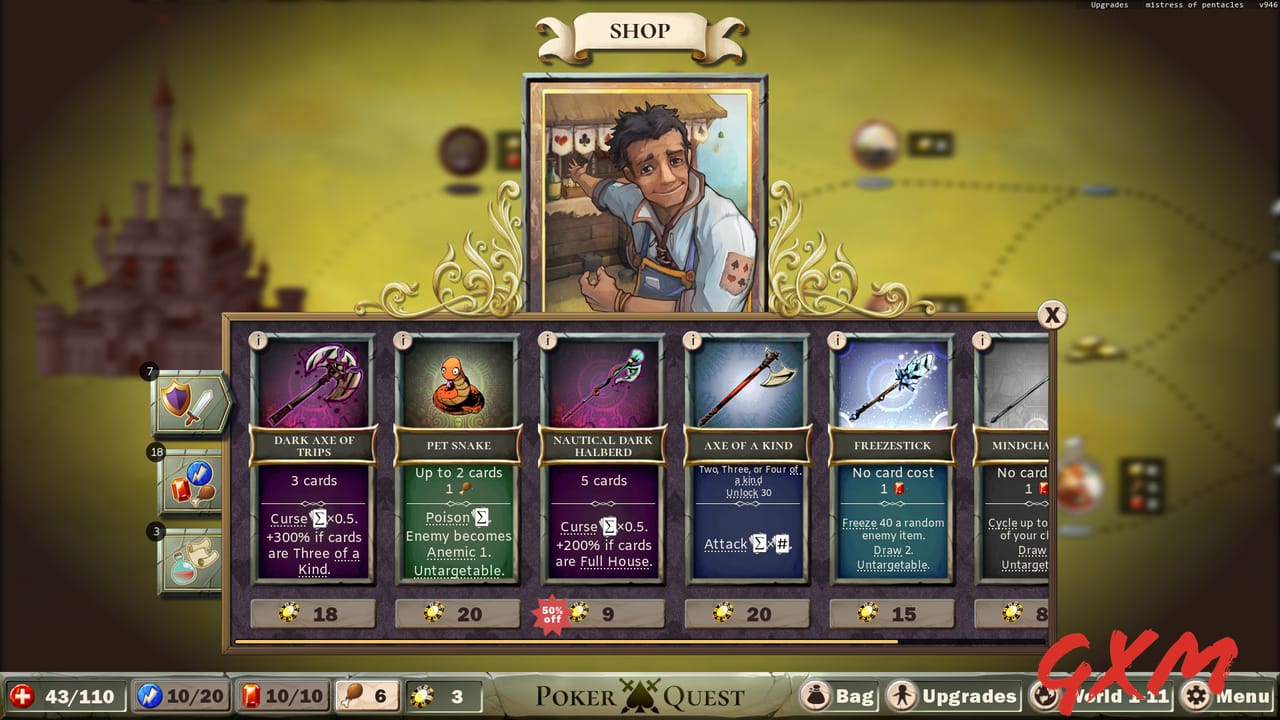Show info for the Dark Axe of Trips
The height and width of the screenshot is (720, 1280).
[256, 340]
